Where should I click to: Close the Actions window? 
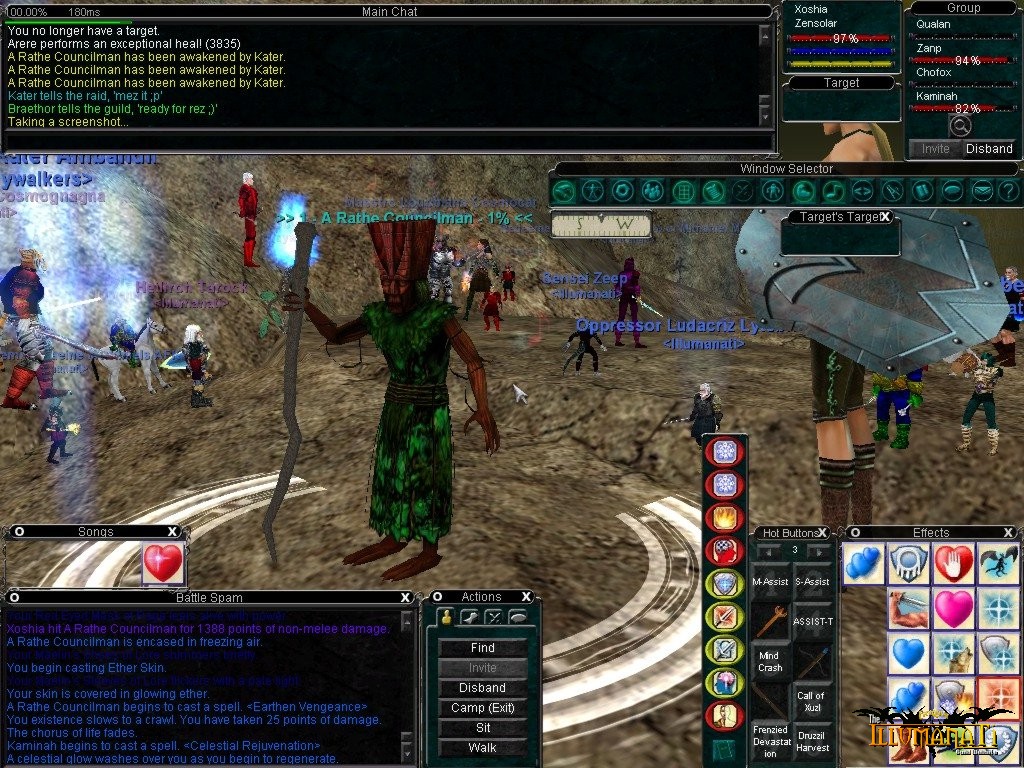tap(526, 597)
